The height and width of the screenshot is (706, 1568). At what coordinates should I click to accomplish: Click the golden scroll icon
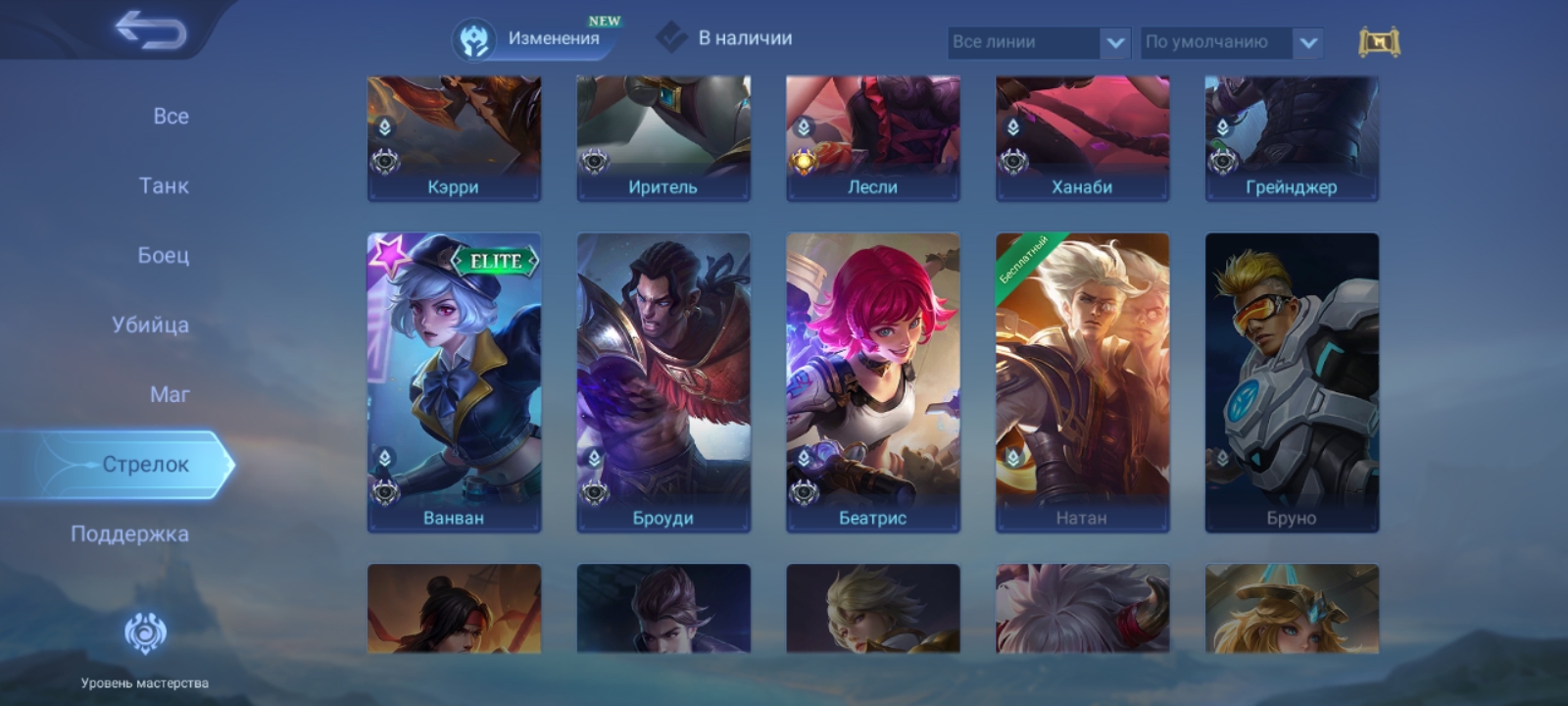tap(1379, 42)
